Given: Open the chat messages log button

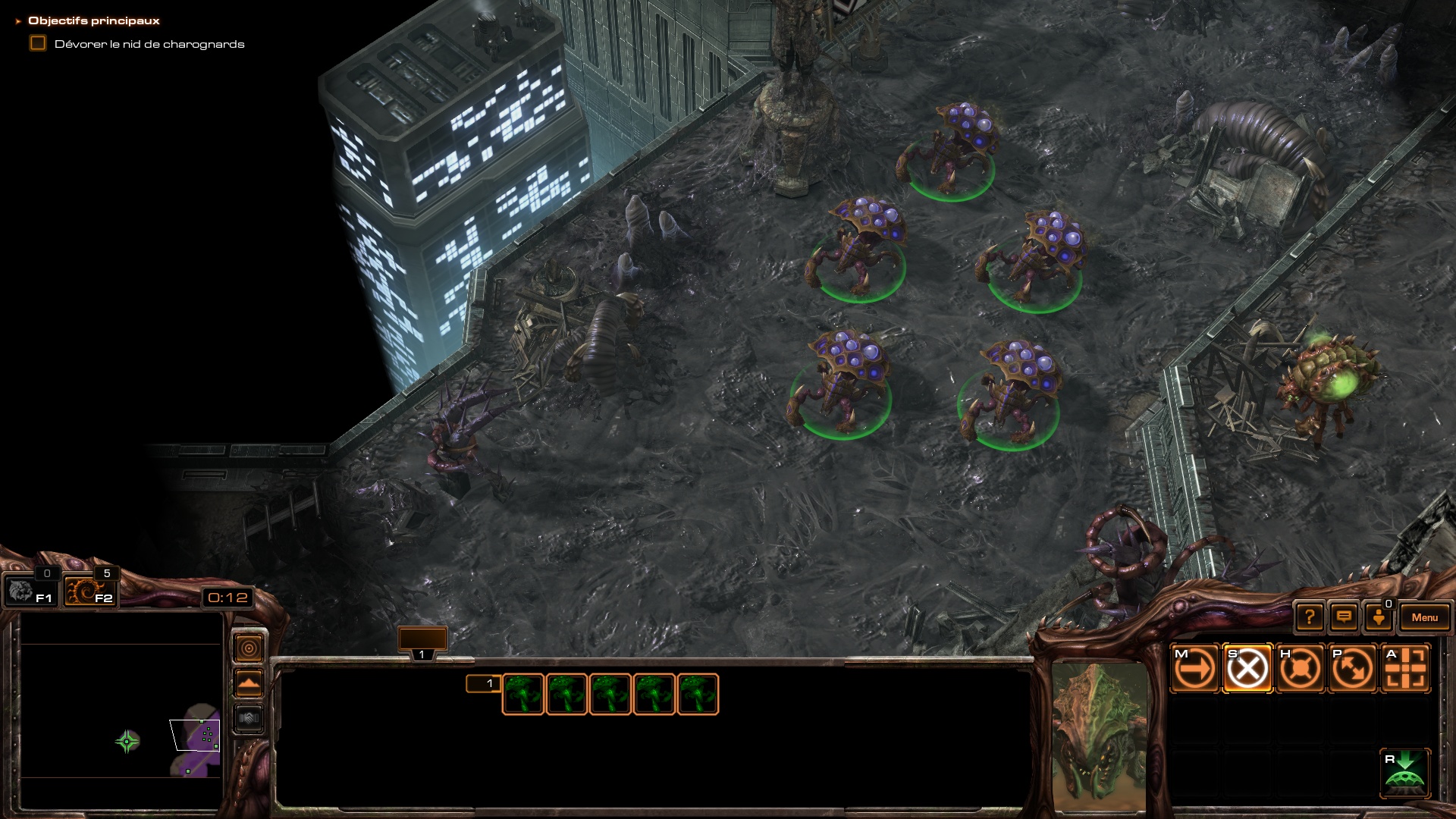Looking at the screenshot, I should pos(1344,617).
